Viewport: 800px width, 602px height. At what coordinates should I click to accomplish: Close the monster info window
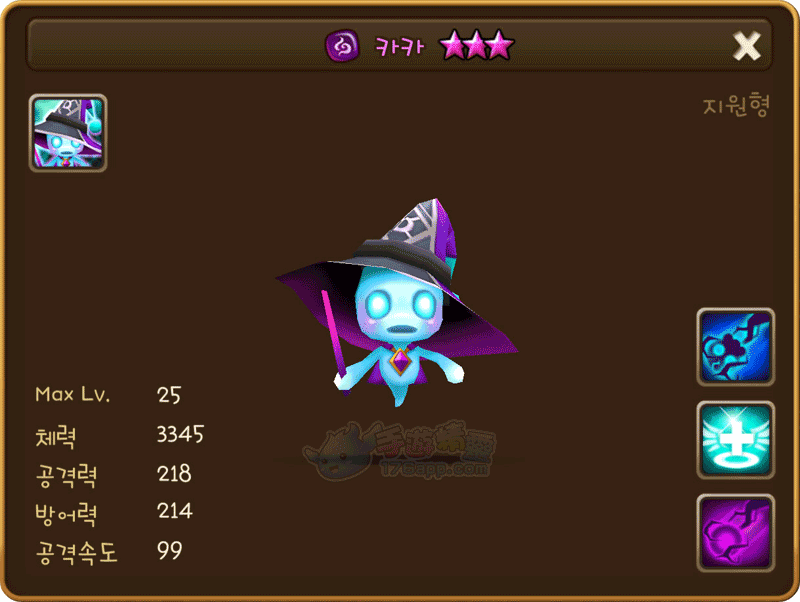pyautogui.click(x=746, y=45)
